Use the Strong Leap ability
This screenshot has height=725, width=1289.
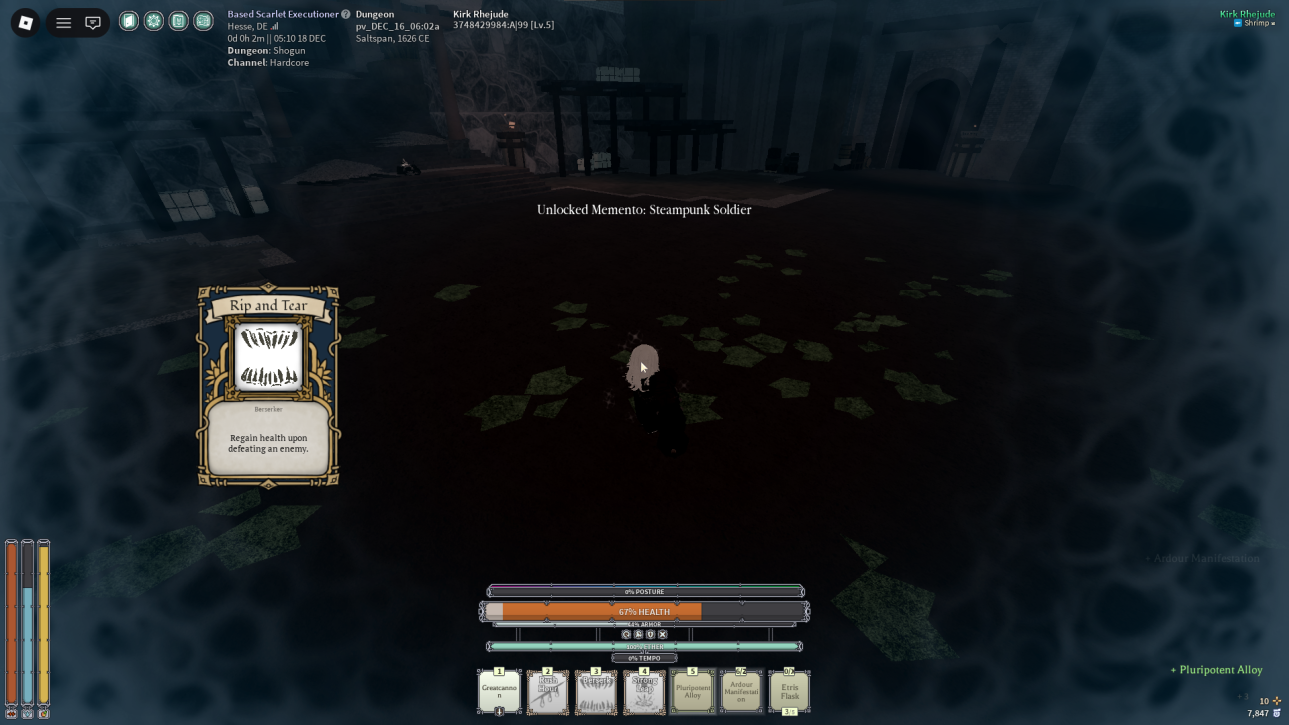coord(644,692)
